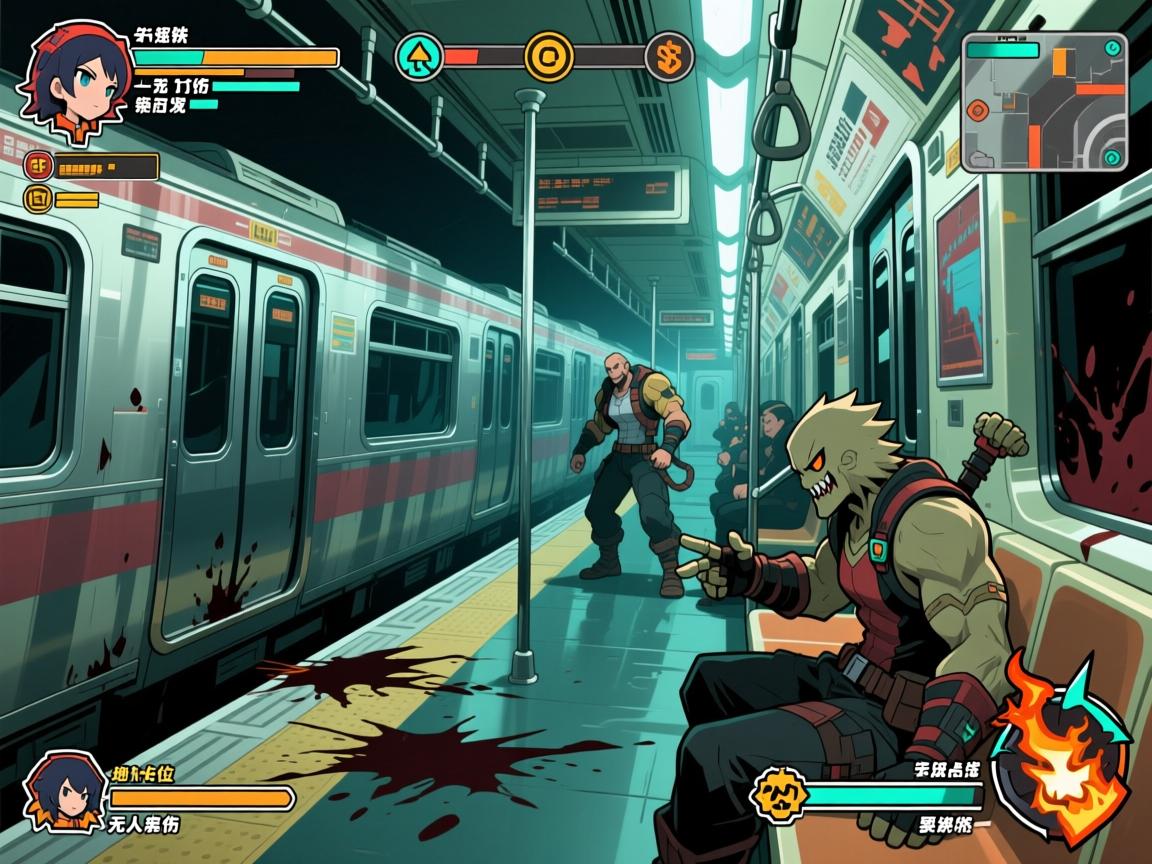
Task: Select the yellow round item slot icon
Action: [x=39, y=199]
